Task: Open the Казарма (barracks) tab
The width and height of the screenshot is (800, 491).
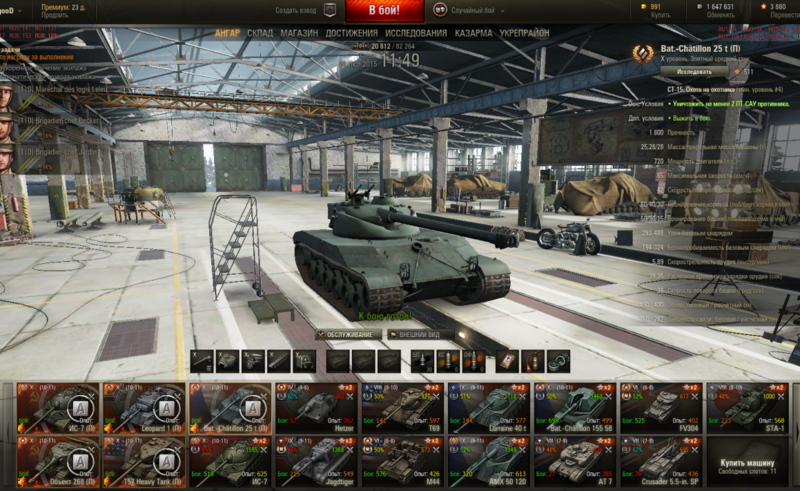Action: (x=473, y=33)
